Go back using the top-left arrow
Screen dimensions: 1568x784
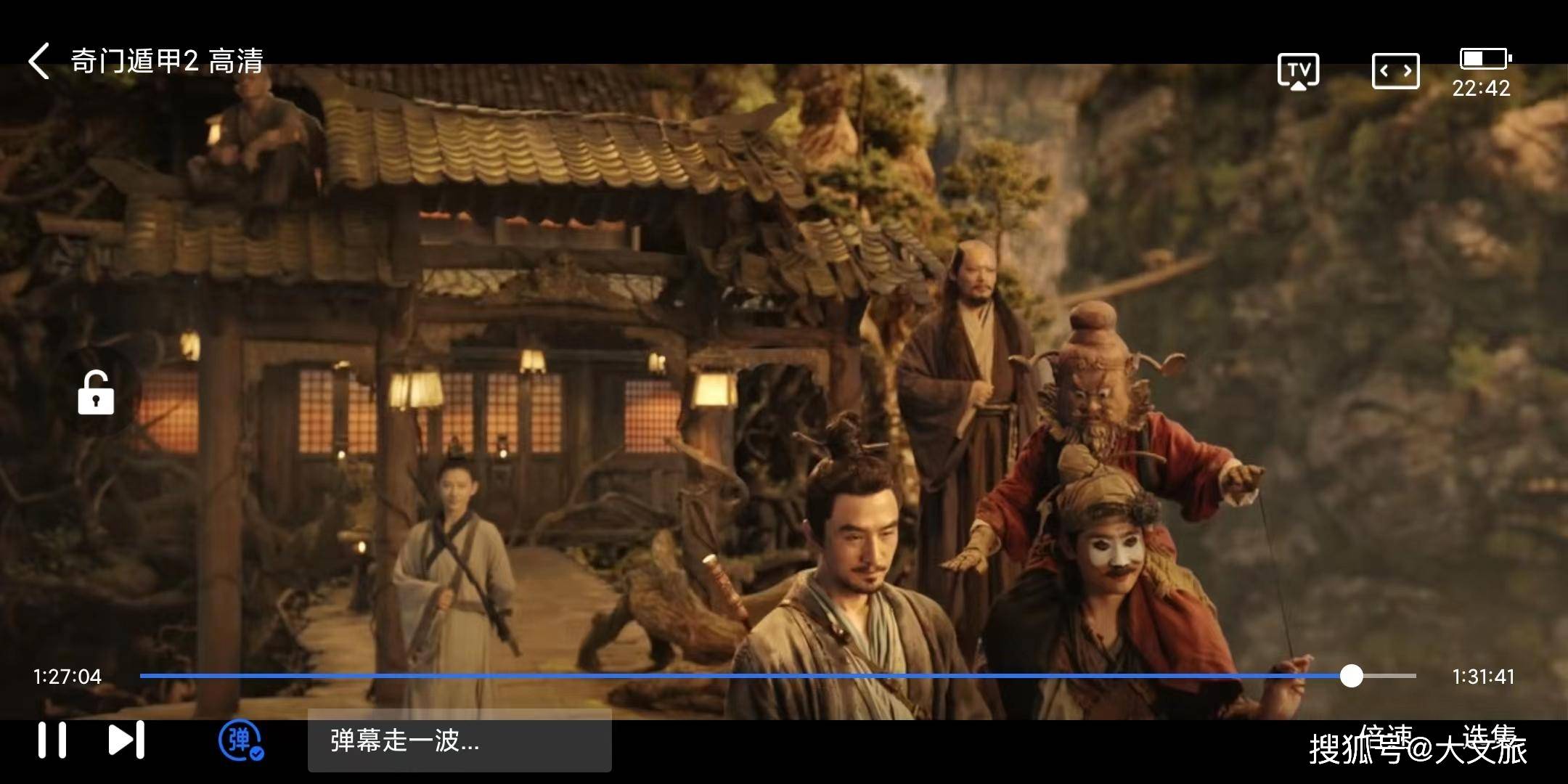click(39, 61)
